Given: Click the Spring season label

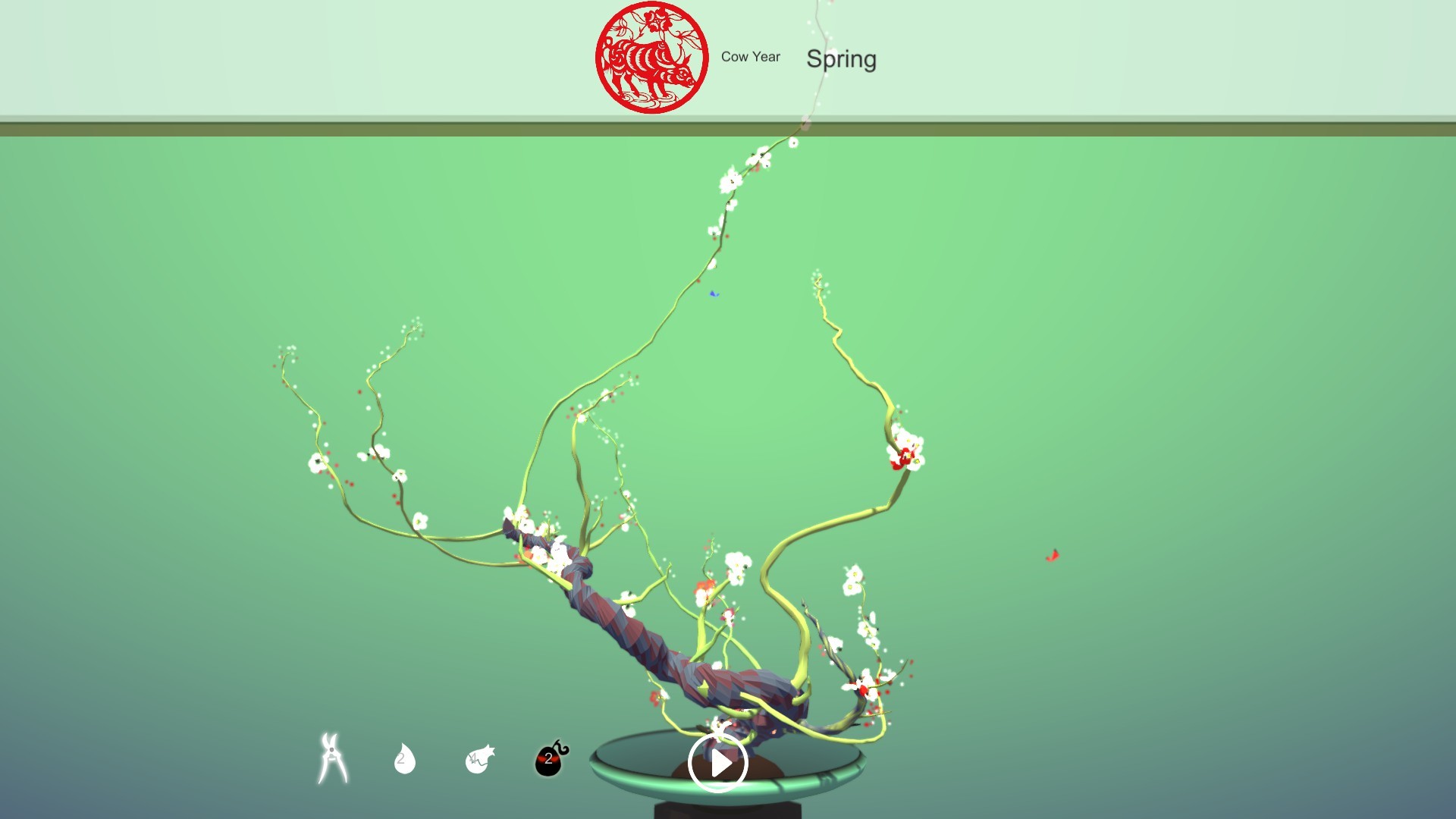Looking at the screenshot, I should coord(842,59).
